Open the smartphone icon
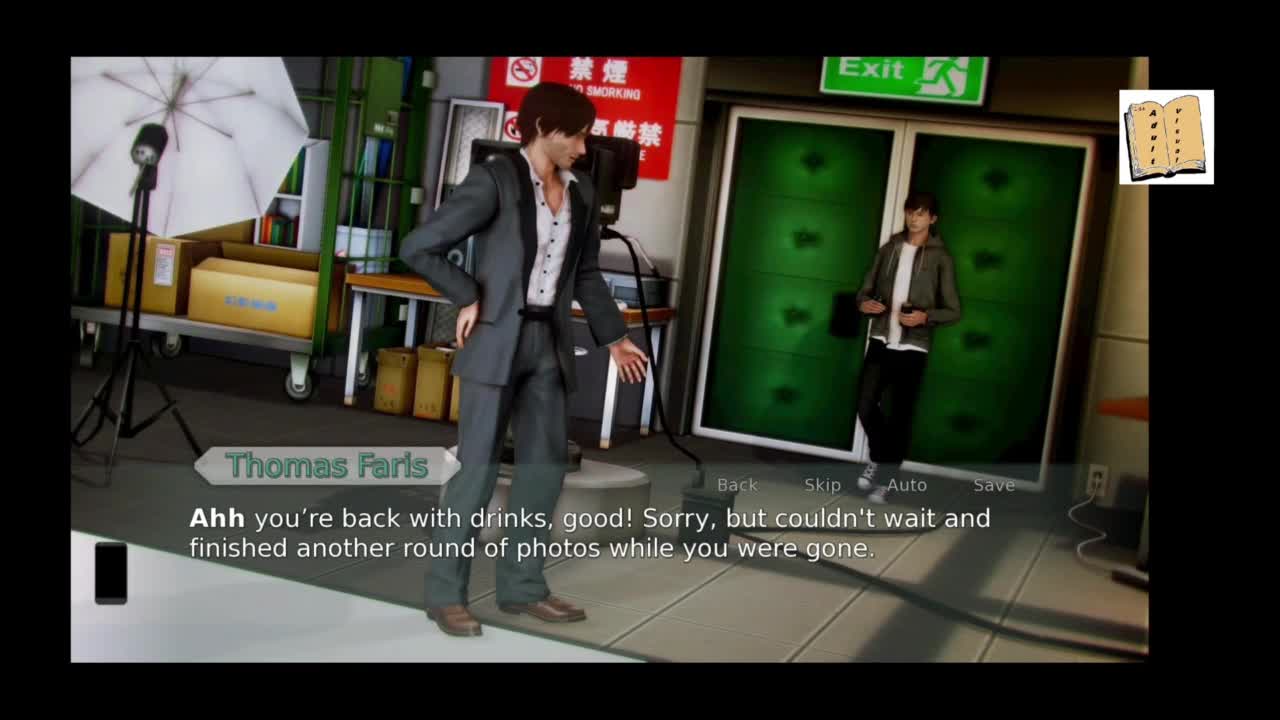 click(x=111, y=573)
